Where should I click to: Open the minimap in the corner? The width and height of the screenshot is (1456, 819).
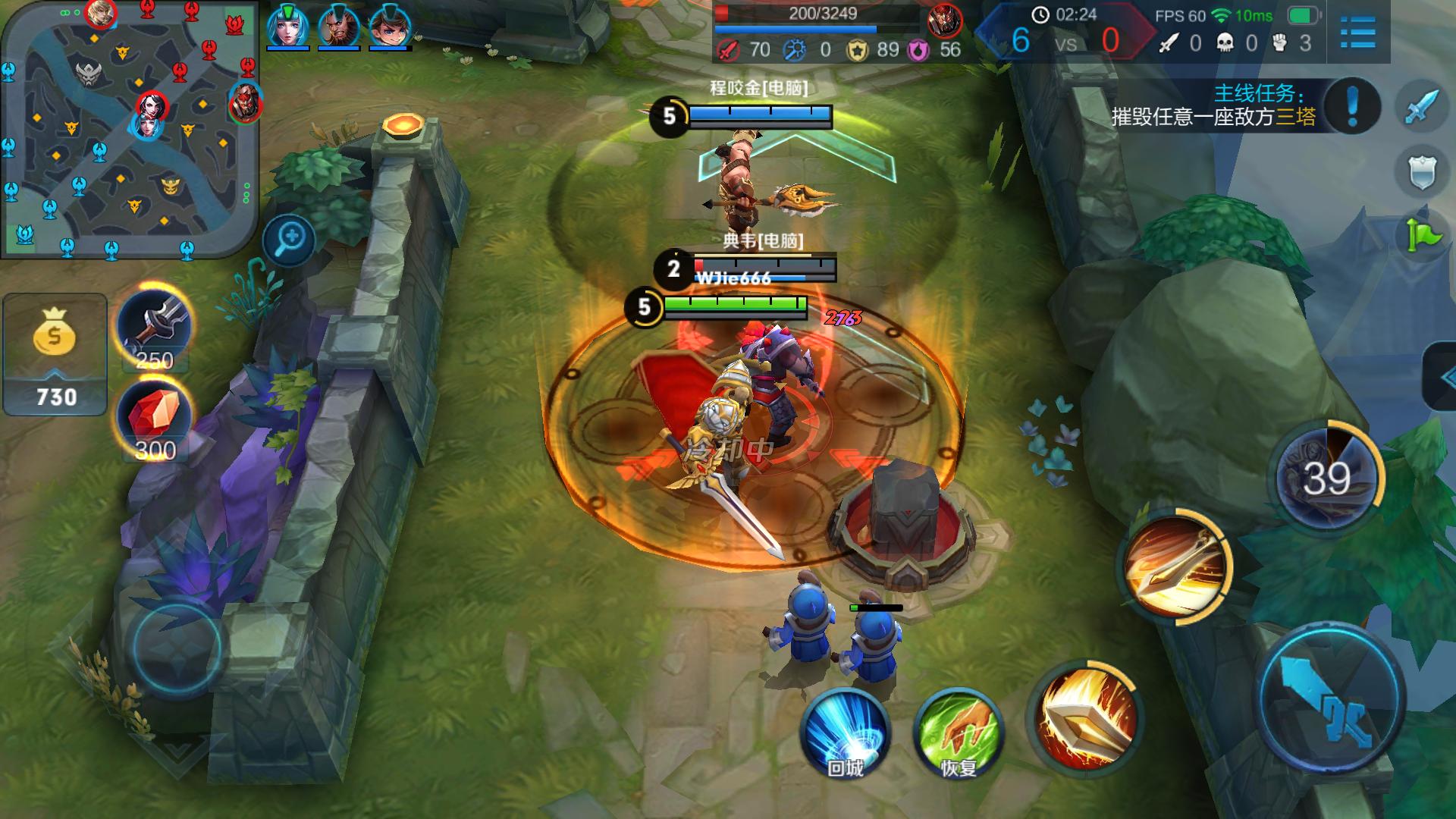(130, 129)
